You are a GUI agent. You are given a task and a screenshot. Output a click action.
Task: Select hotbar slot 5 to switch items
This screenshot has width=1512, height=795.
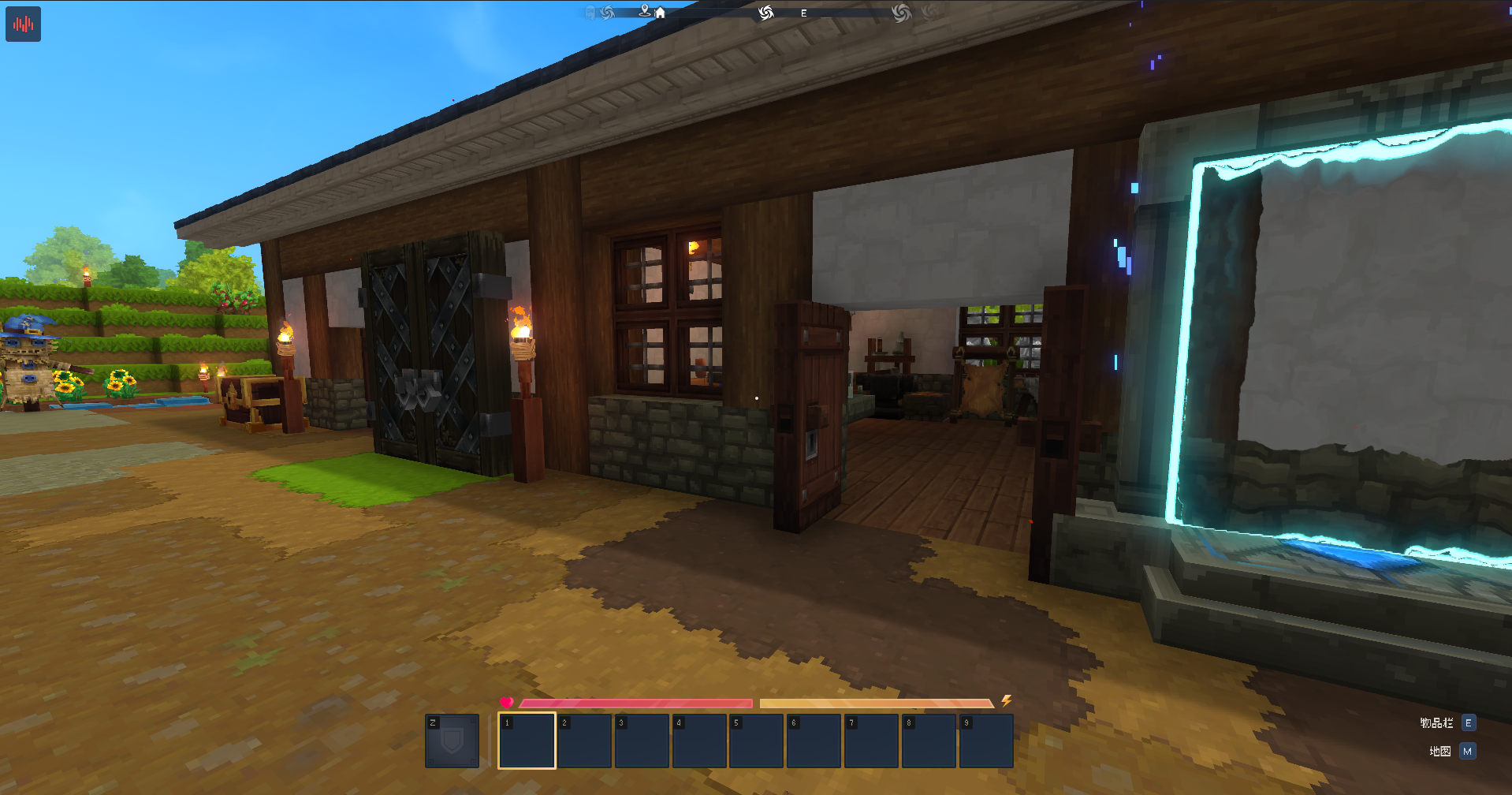[x=756, y=741]
